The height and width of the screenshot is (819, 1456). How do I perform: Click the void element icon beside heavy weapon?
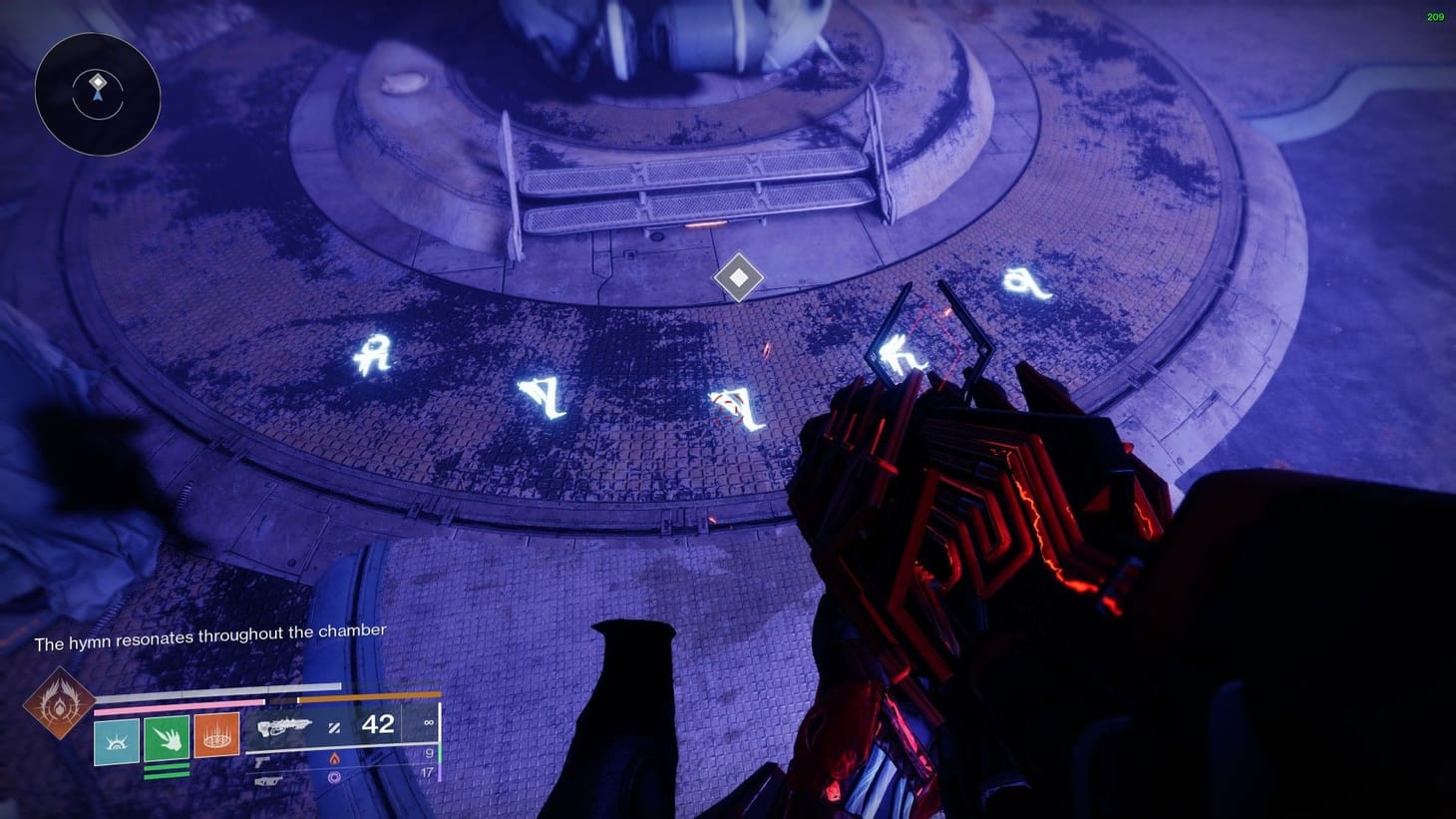click(335, 776)
